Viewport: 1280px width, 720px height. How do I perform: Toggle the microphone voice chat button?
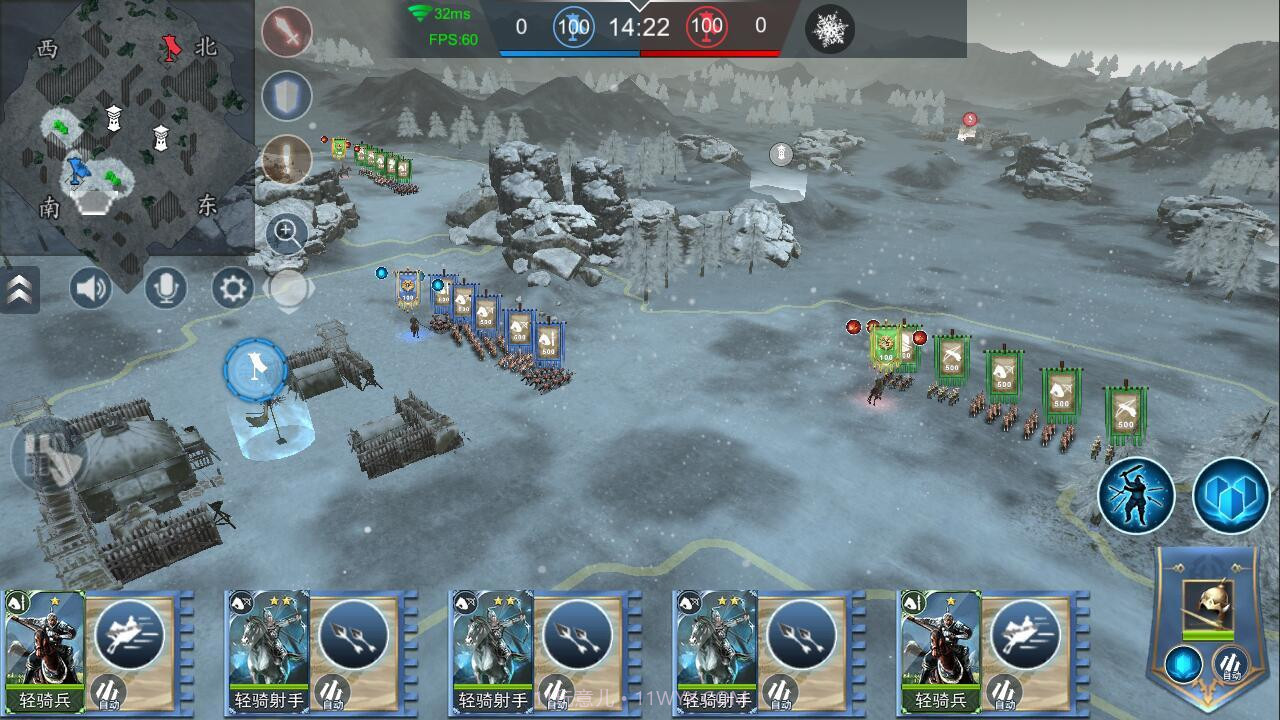tap(166, 289)
